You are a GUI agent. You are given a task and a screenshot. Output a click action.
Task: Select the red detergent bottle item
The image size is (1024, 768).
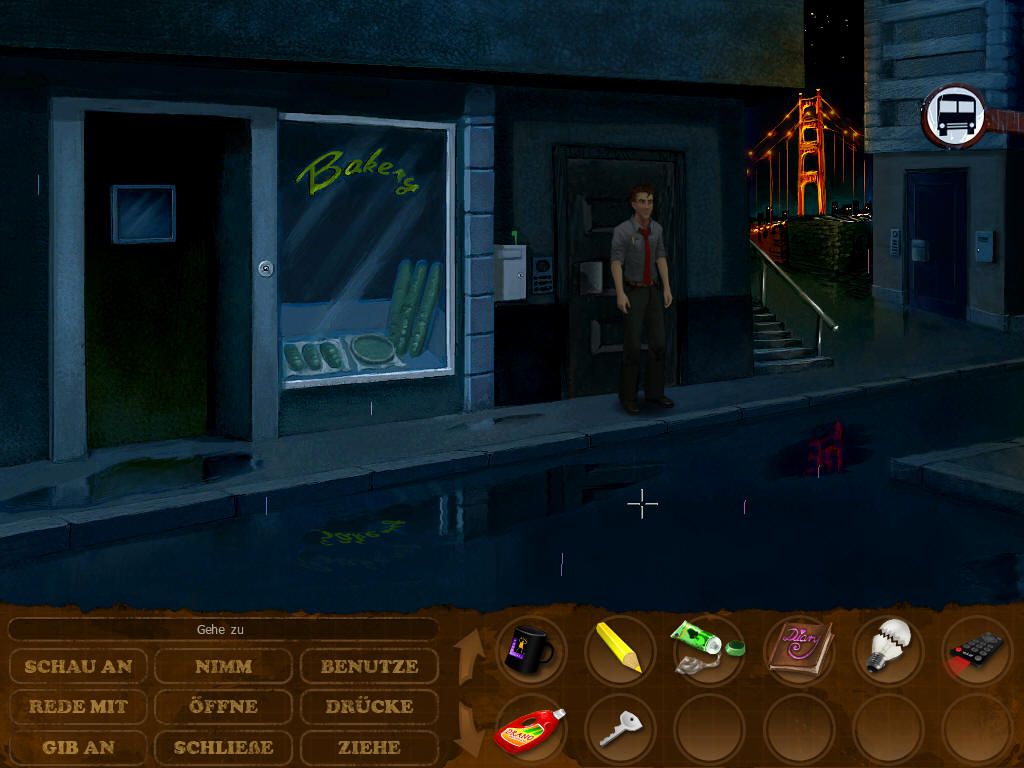pos(530,732)
